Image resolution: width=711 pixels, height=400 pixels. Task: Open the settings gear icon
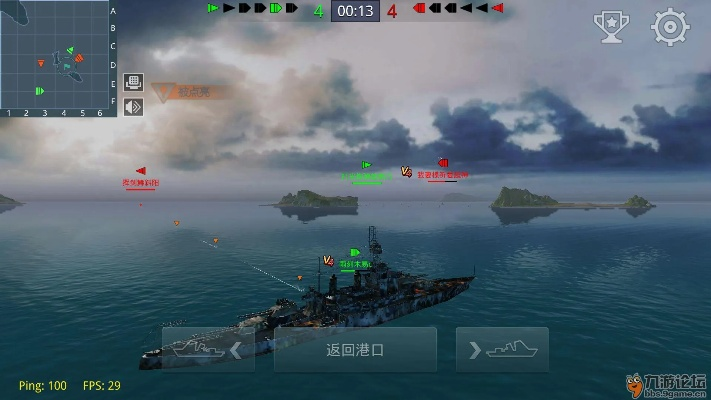coord(670,27)
